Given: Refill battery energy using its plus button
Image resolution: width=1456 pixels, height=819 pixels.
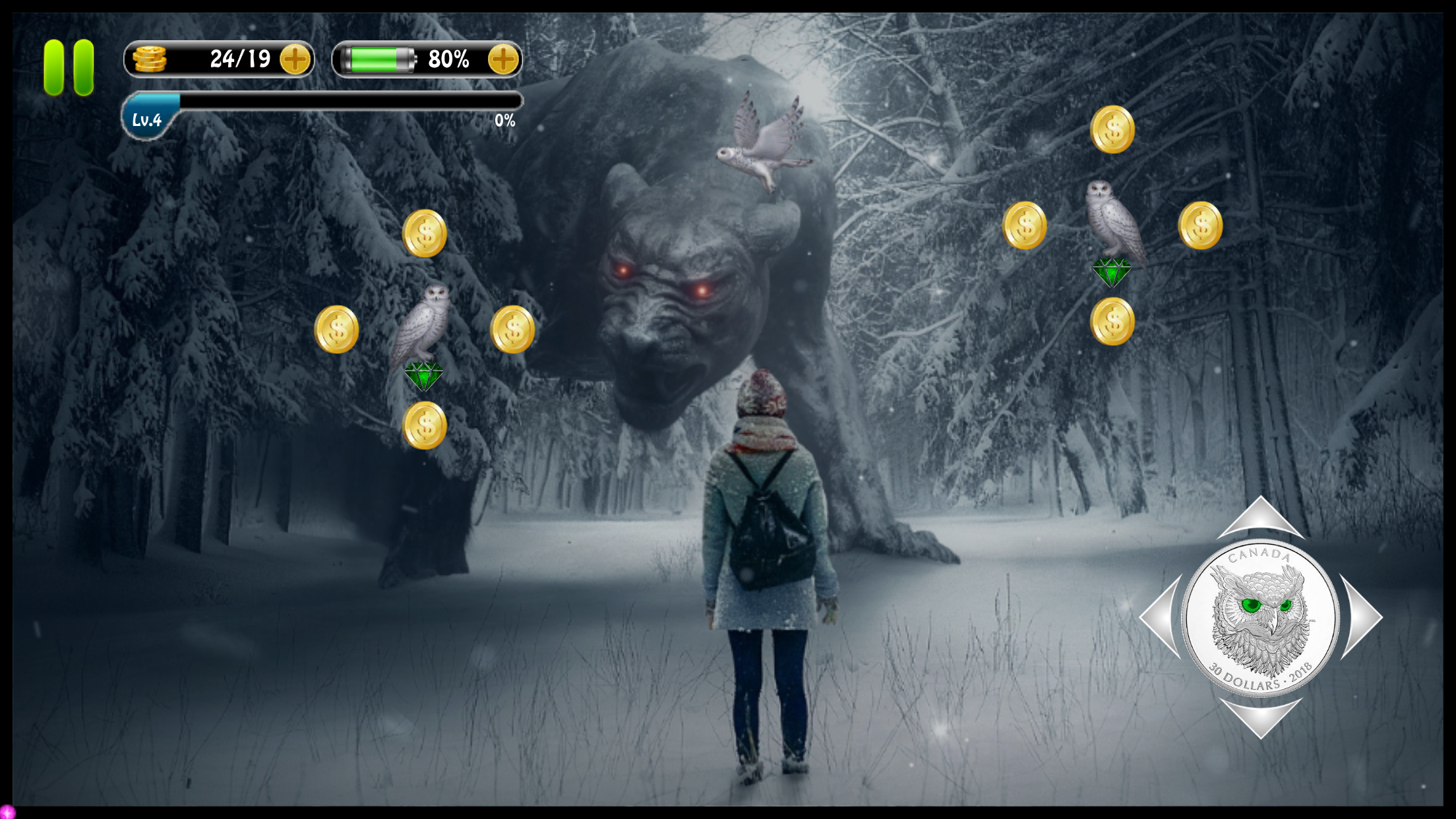Looking at the screenshot, I should click(503, 59).
